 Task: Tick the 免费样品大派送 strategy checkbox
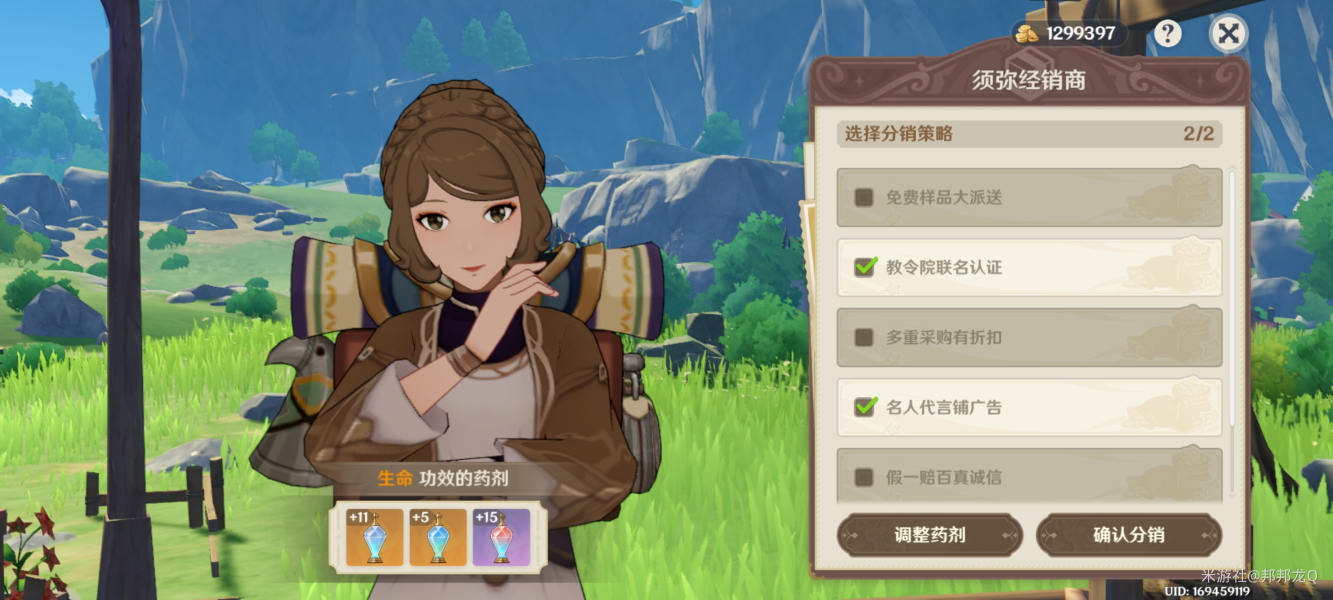(x=864, y=197)
